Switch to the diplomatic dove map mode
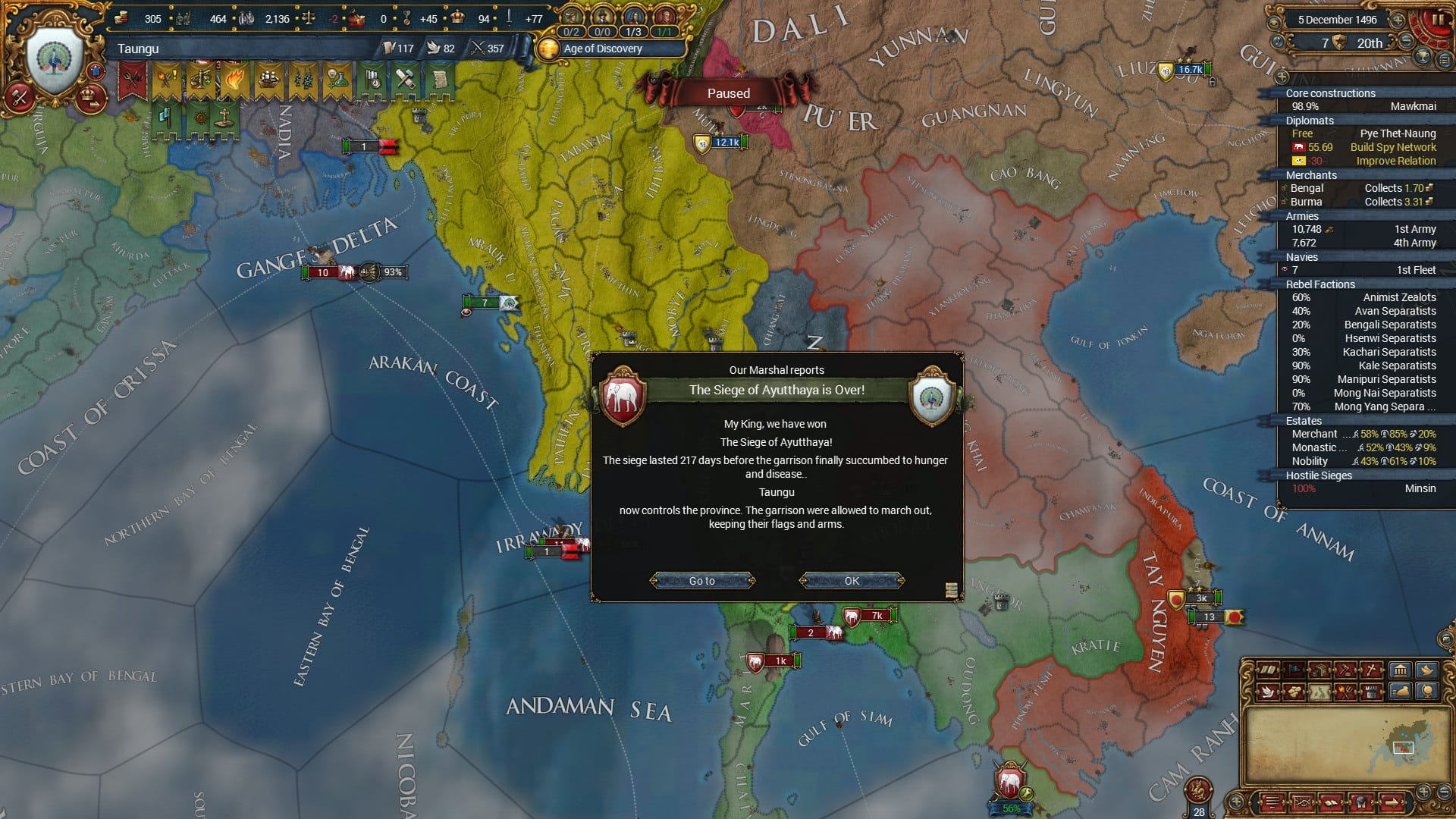This screenshot has height=819, width=1456. tap(1266, 691)
